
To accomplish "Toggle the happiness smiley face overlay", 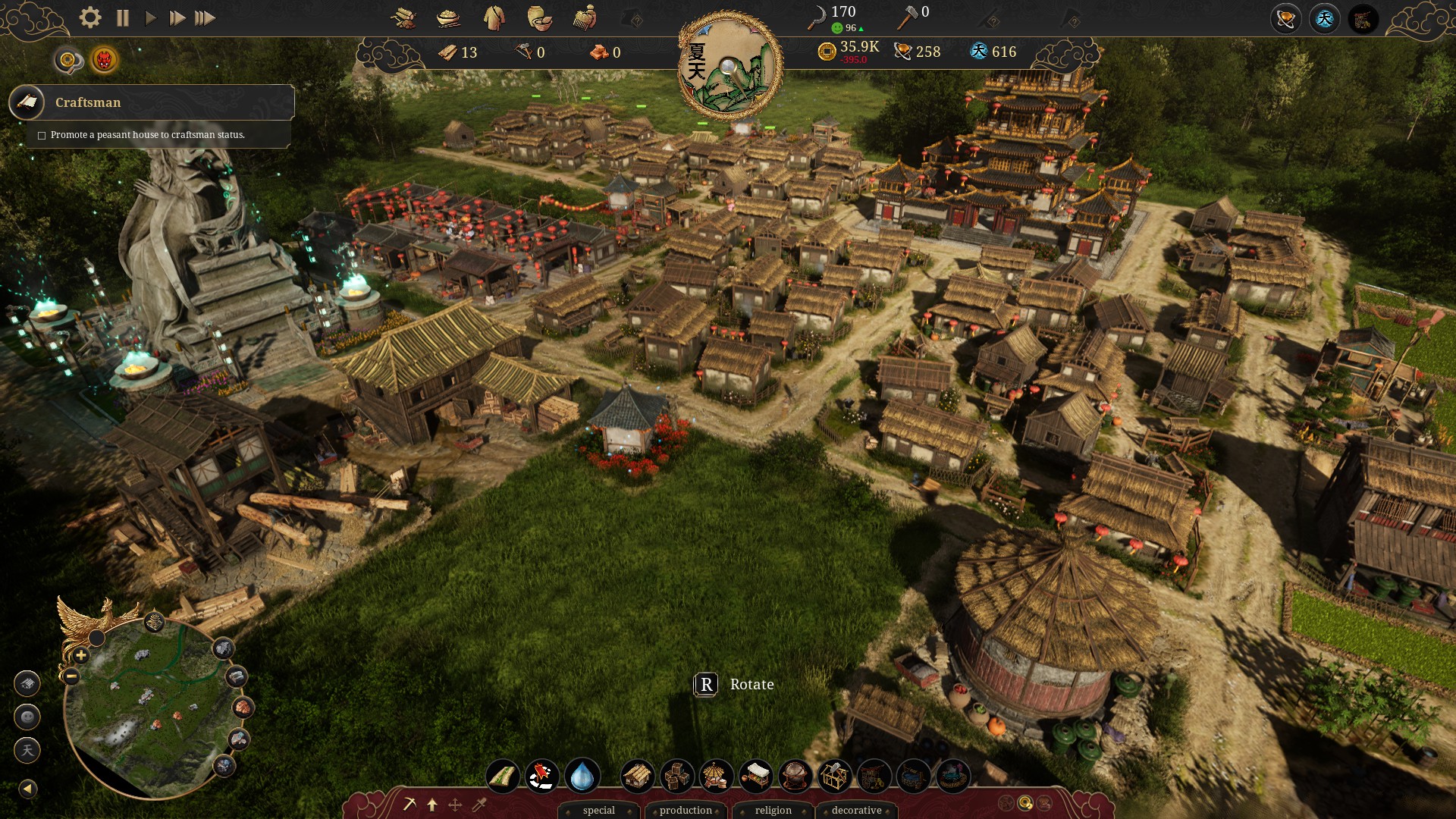I will click(27, 717).
